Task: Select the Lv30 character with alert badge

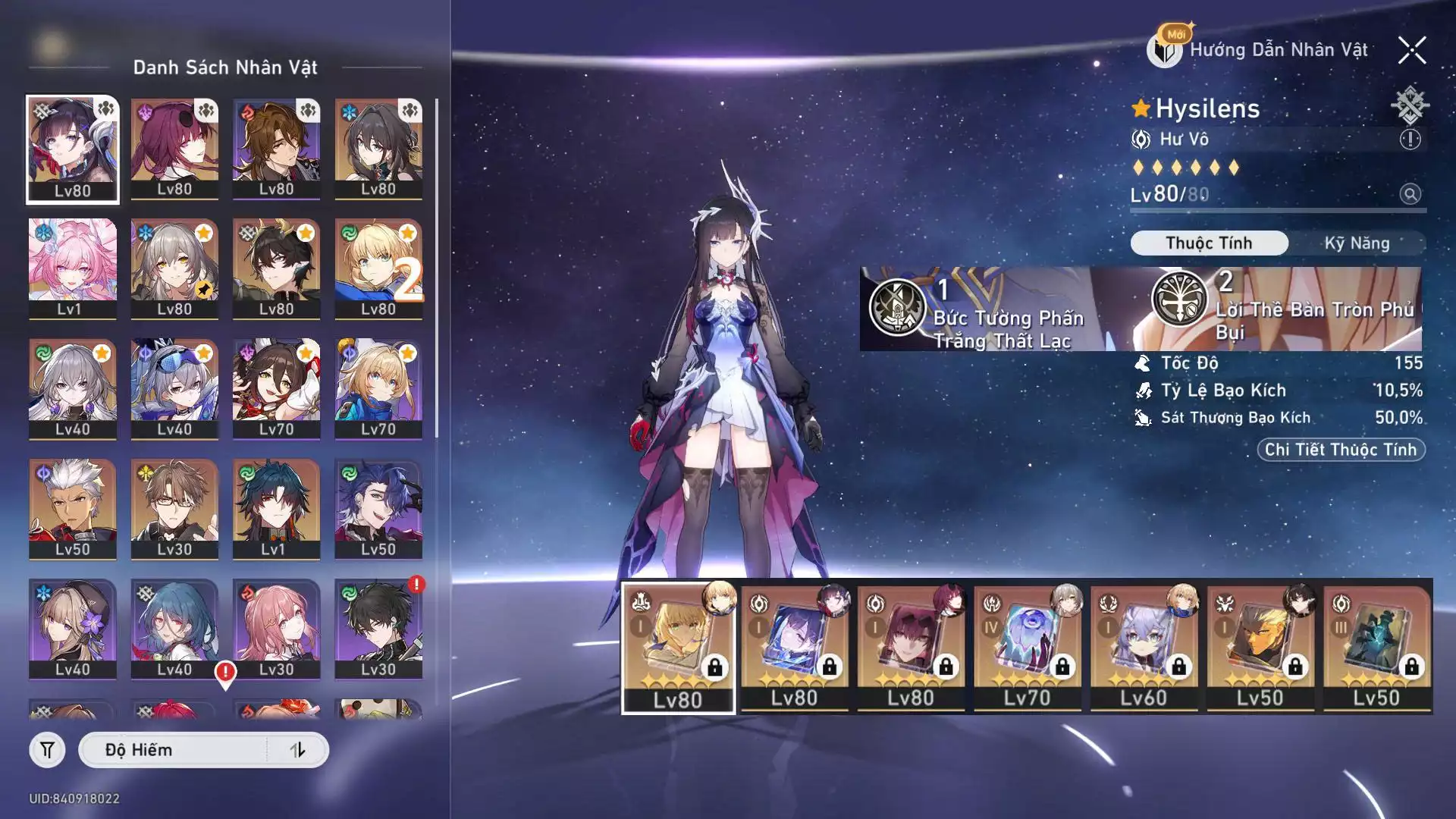Action: click(378, 629)
